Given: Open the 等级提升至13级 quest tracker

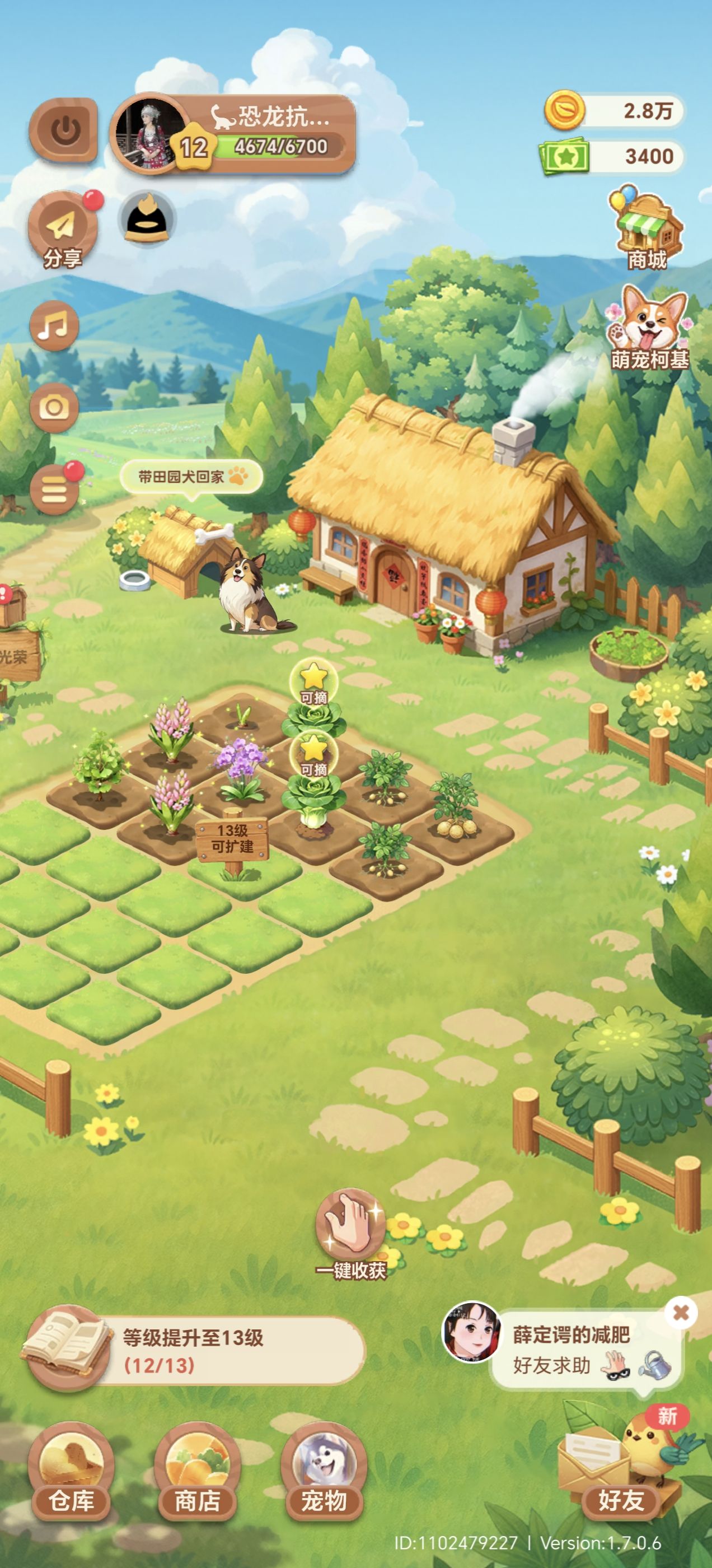Looking at the screenshot, I should point(195,1351).
